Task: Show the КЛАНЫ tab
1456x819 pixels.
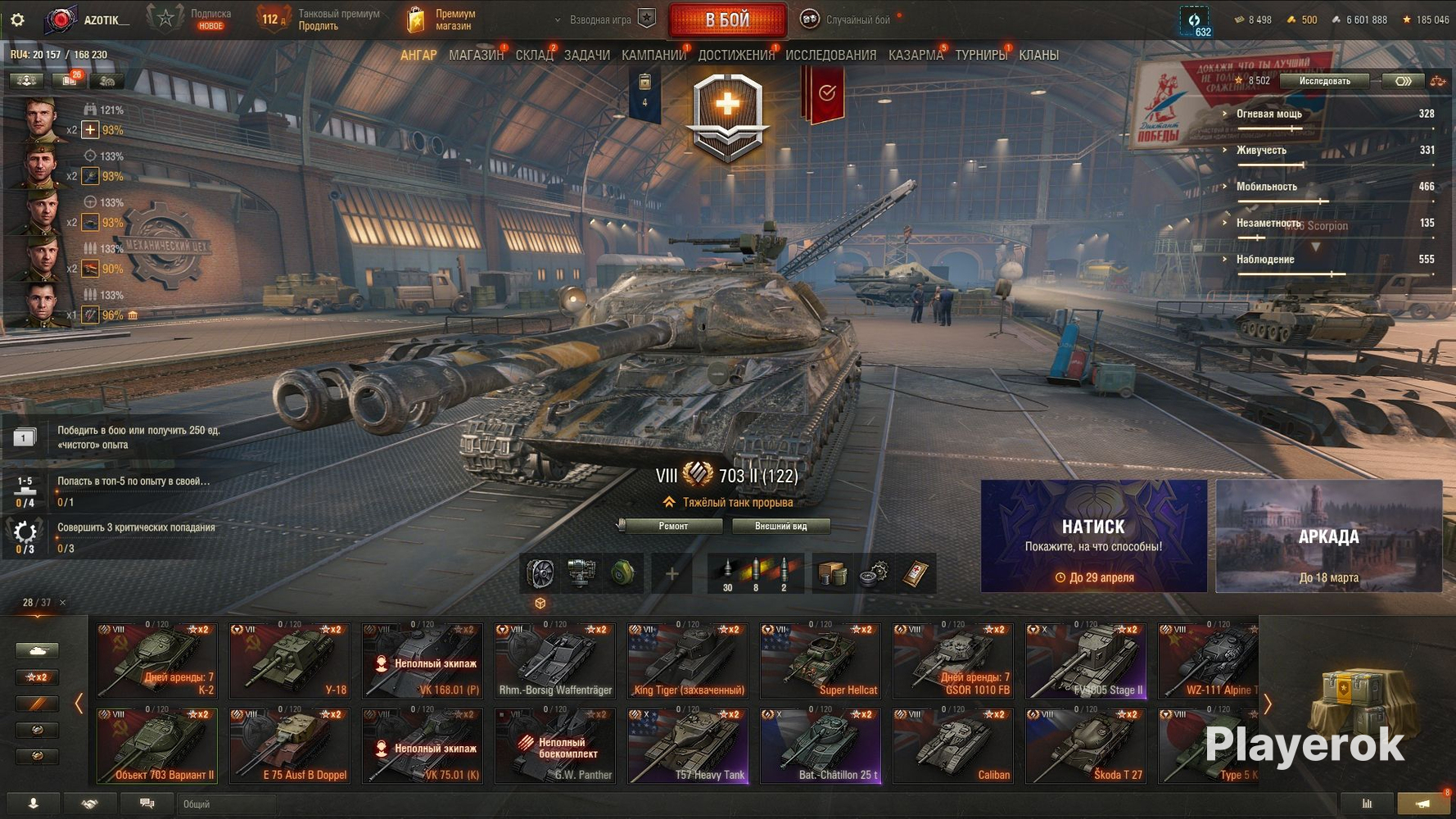Action: (x=1038, y=55)
